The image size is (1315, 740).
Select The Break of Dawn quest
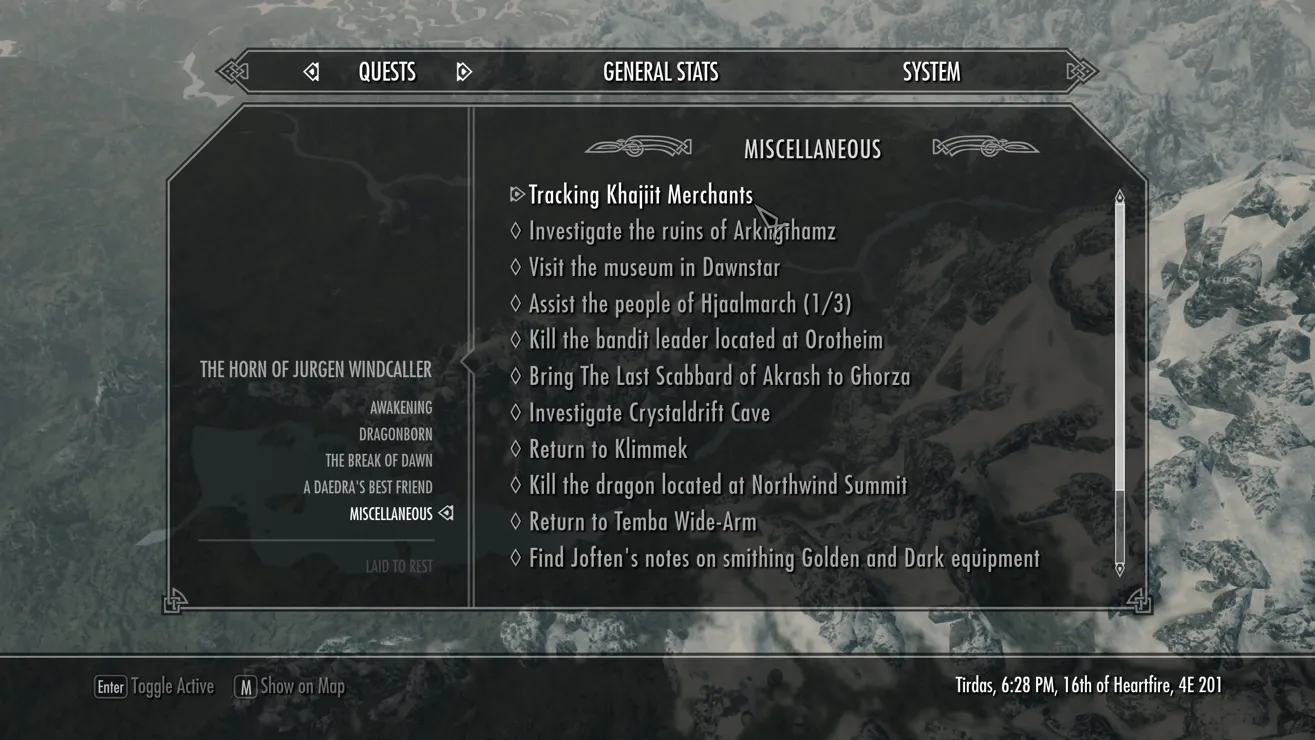click(x=378, y=461)
